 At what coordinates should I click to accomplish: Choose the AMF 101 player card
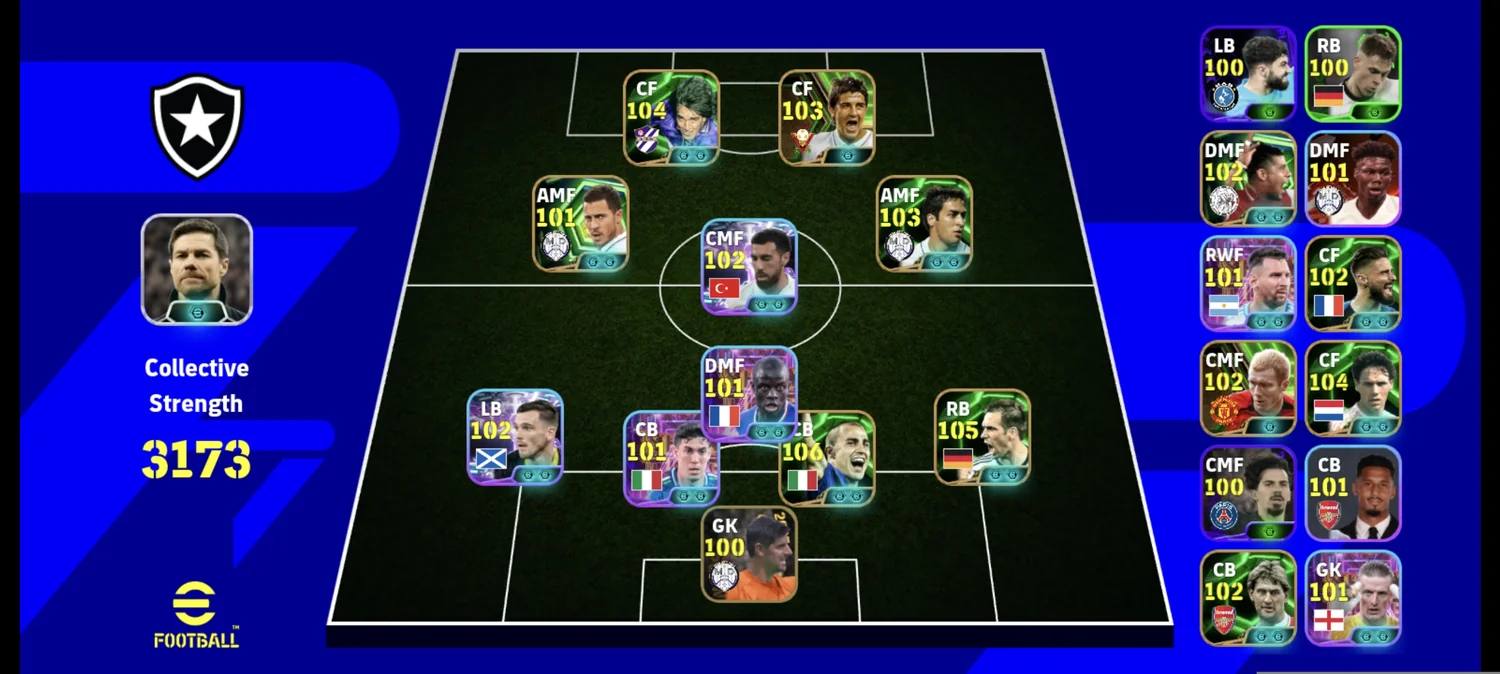[x=580, y=224]
